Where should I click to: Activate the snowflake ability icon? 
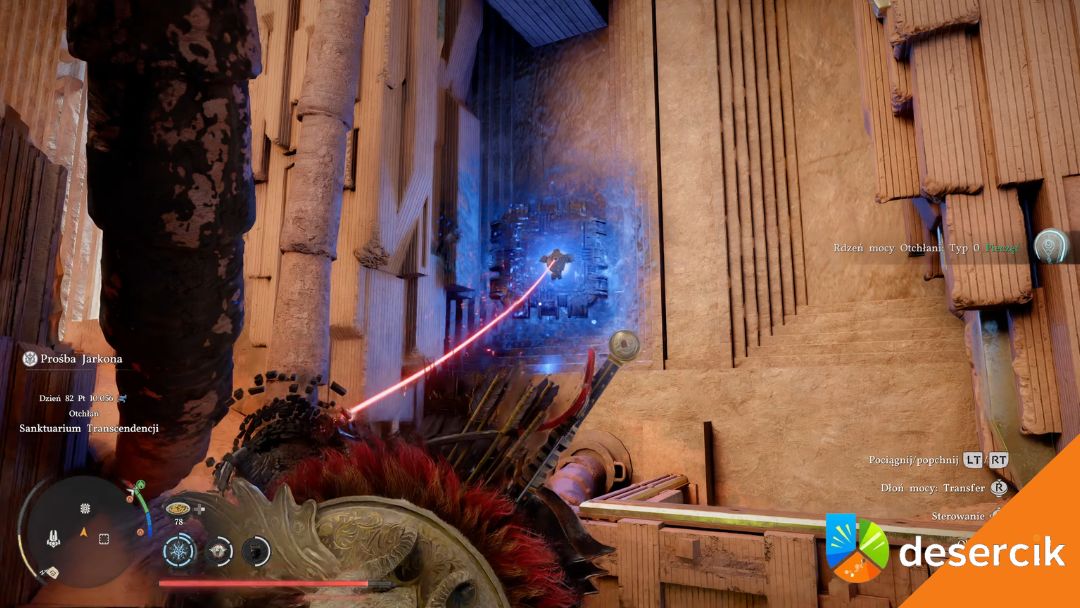click(180, 549)
